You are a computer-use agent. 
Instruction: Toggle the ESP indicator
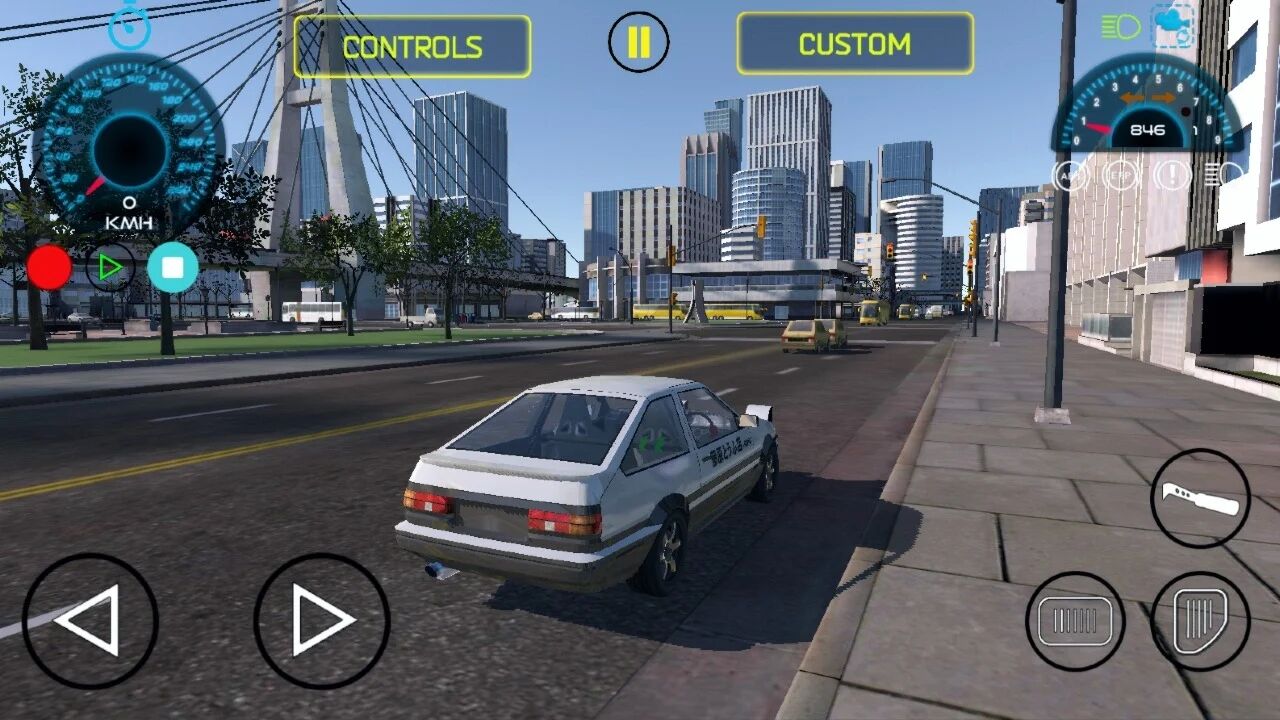point(1121,175)
